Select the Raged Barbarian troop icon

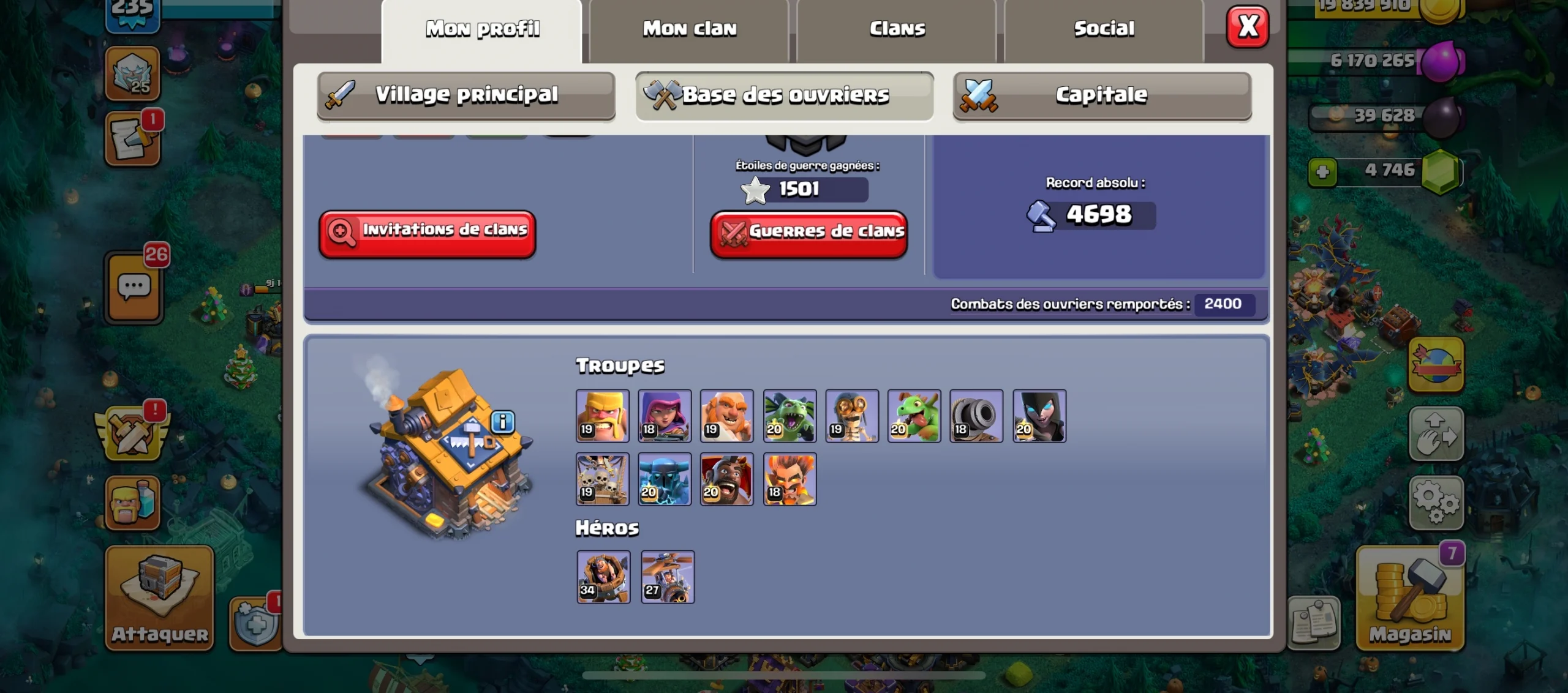pos(603,416)
